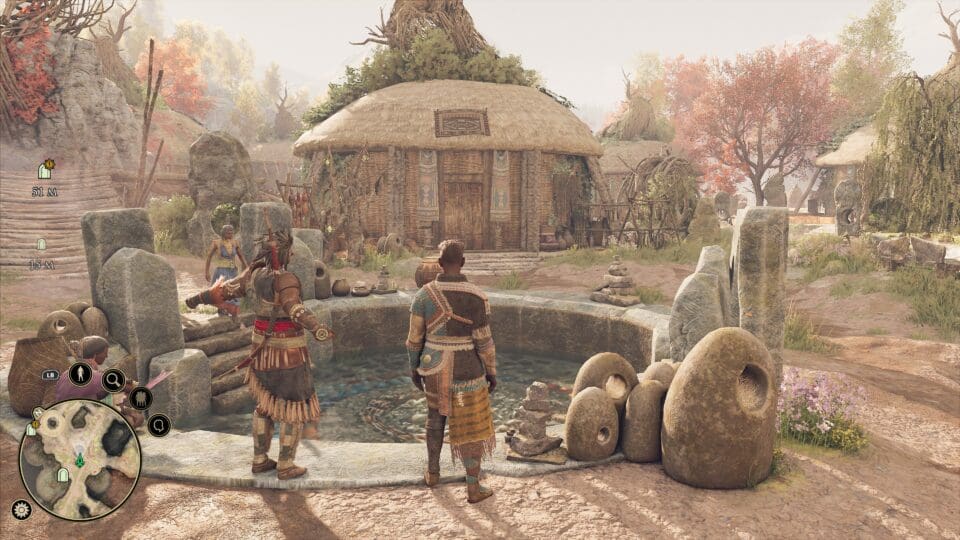The height and width of the screenshot is (540, 960).
Task: Click the hand-shaped ability icon
Action: point(140,398)
